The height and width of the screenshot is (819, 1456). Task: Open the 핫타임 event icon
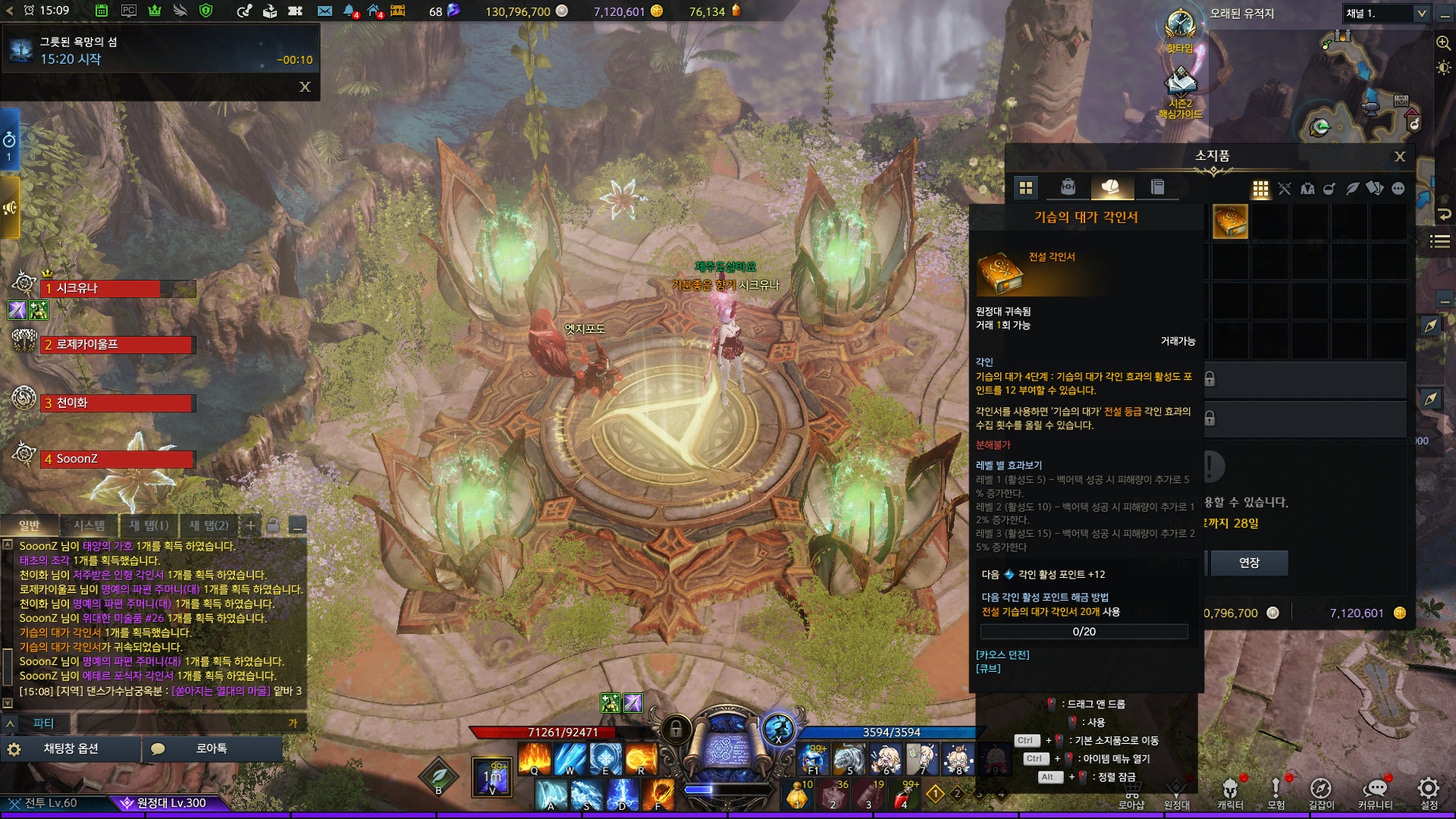[x=1180, y=29]
